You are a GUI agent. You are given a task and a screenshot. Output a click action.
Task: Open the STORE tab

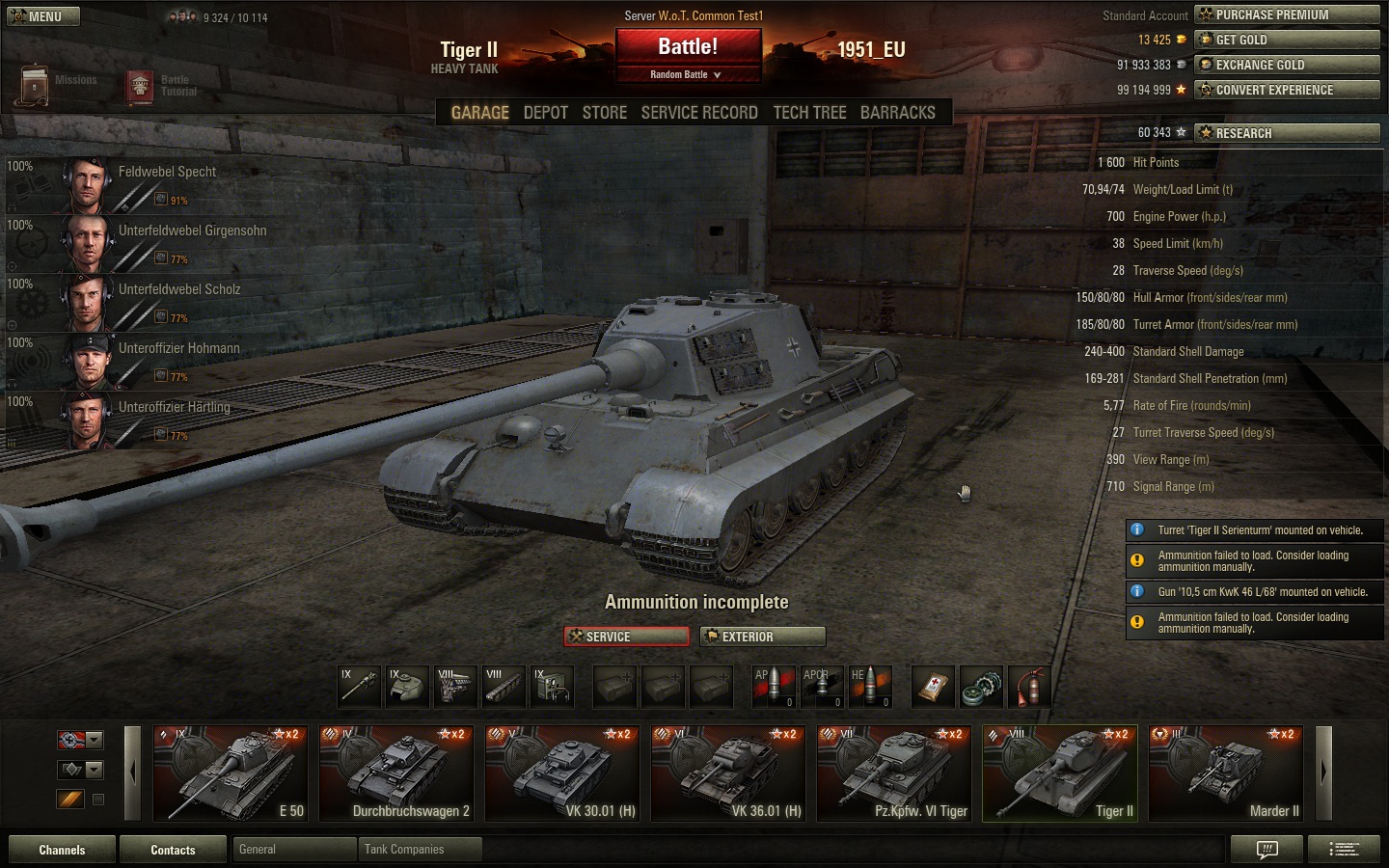(x=605, y=113)
